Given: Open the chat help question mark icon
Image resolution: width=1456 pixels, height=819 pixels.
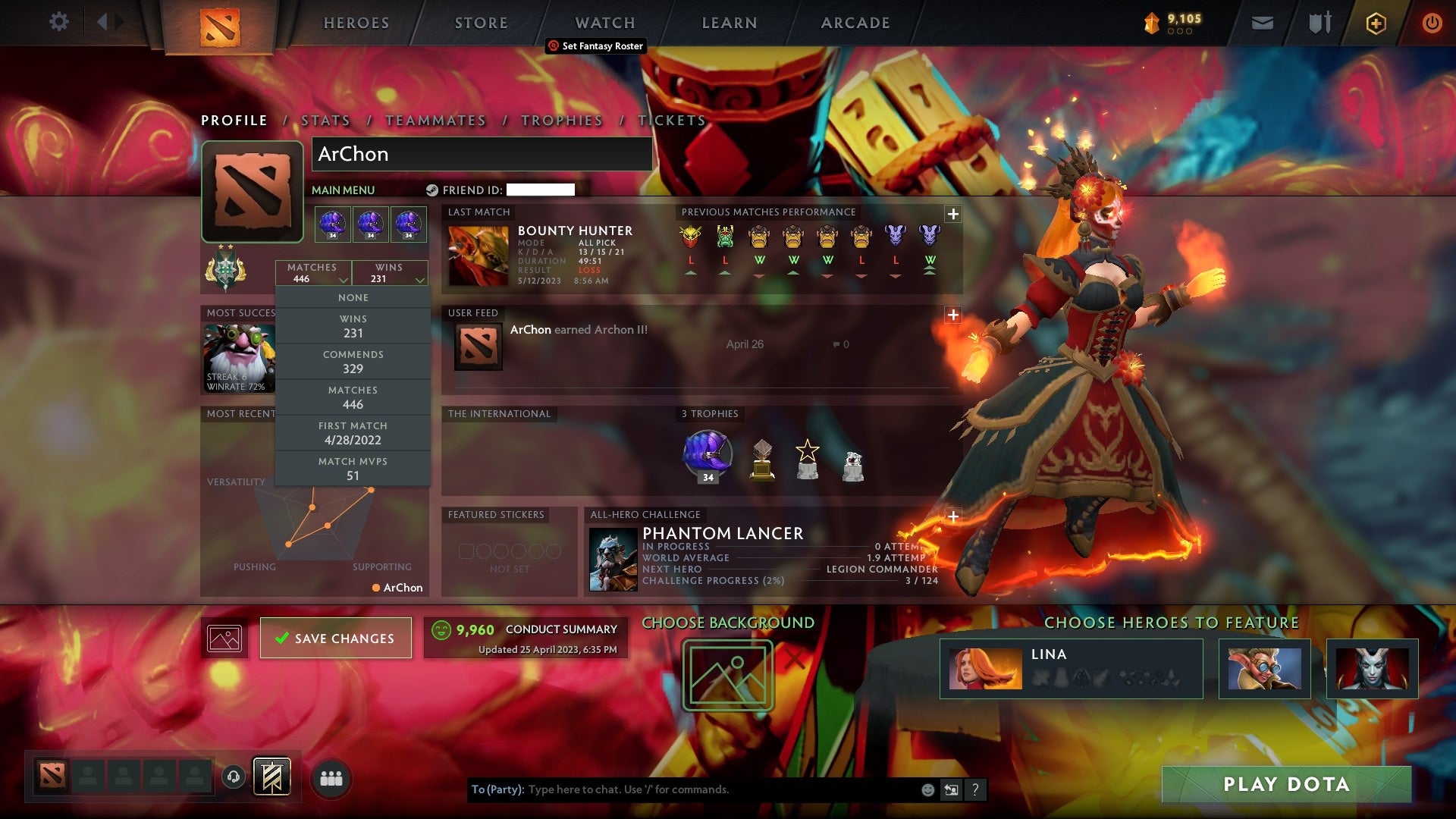Looking at the screenshot, I should tap(975, 789).
